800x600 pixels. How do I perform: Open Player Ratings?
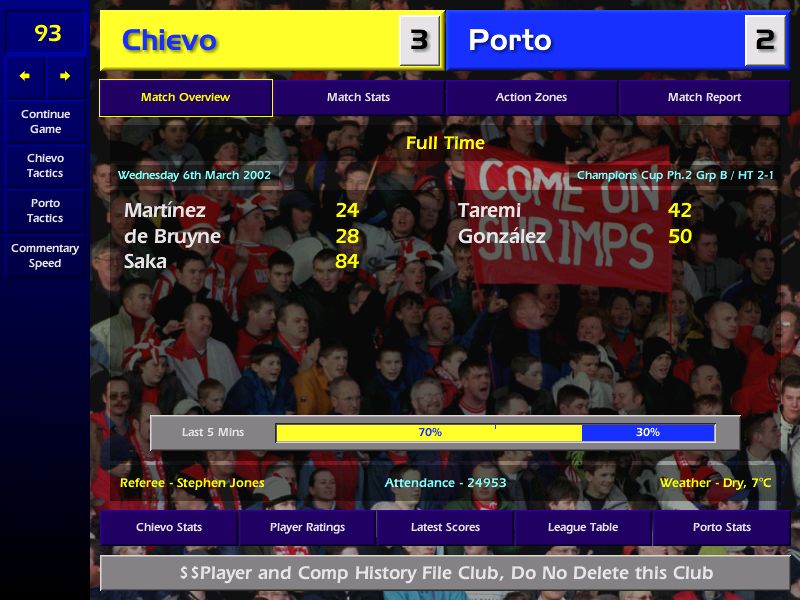(307, 527)
